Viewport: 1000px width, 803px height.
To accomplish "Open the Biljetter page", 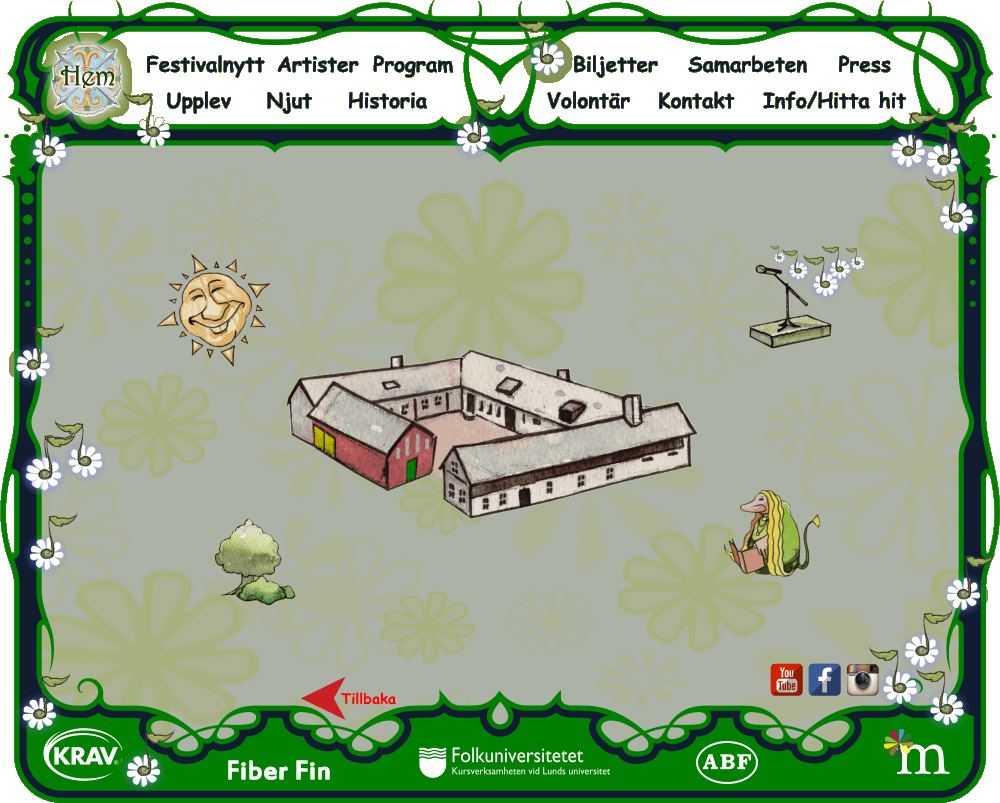I will 614,66.
